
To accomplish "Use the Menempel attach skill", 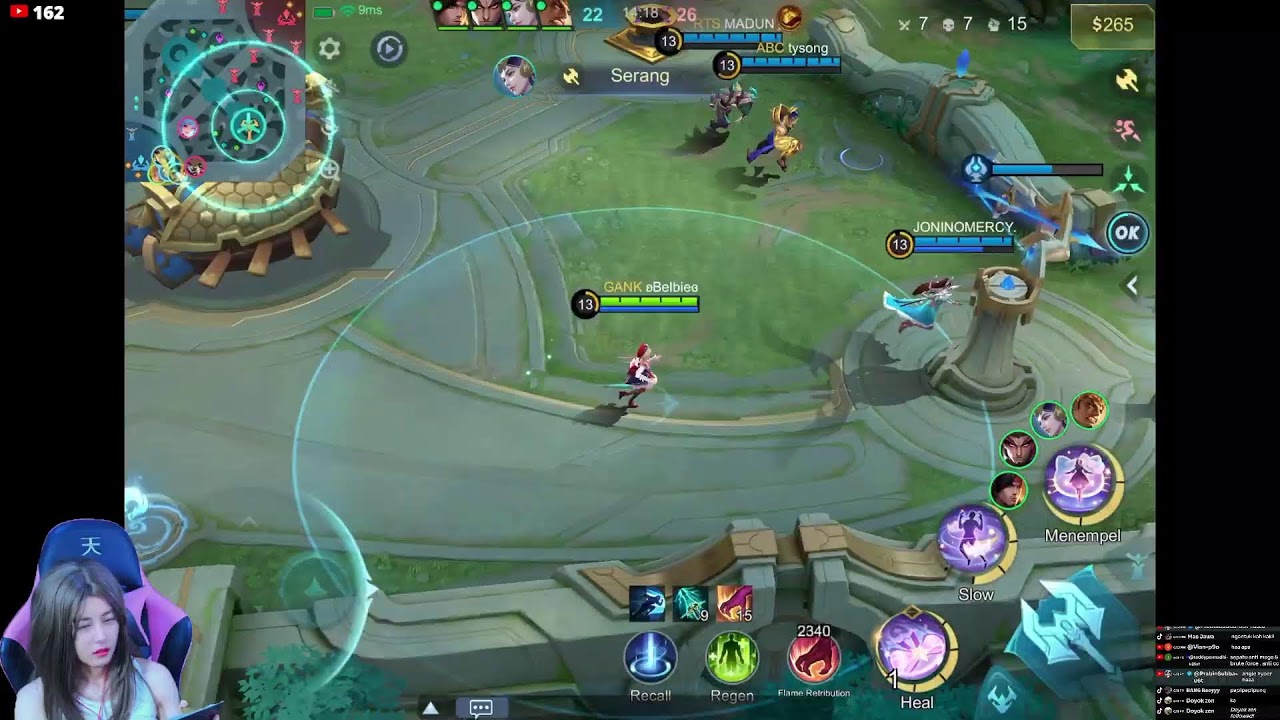I will (1081, 481).
